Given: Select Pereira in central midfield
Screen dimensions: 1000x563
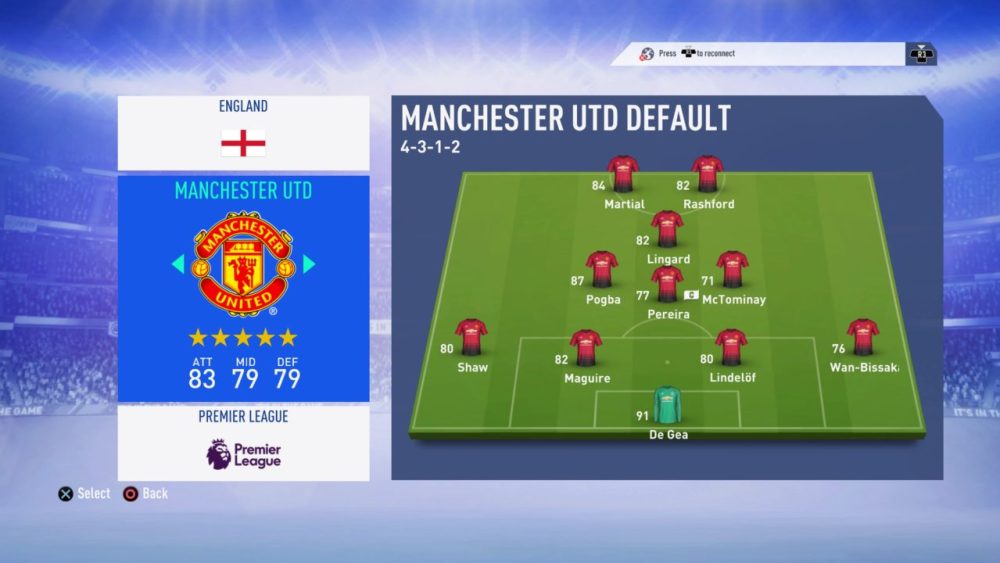Looking at the screenshot, I should point(667,284).
